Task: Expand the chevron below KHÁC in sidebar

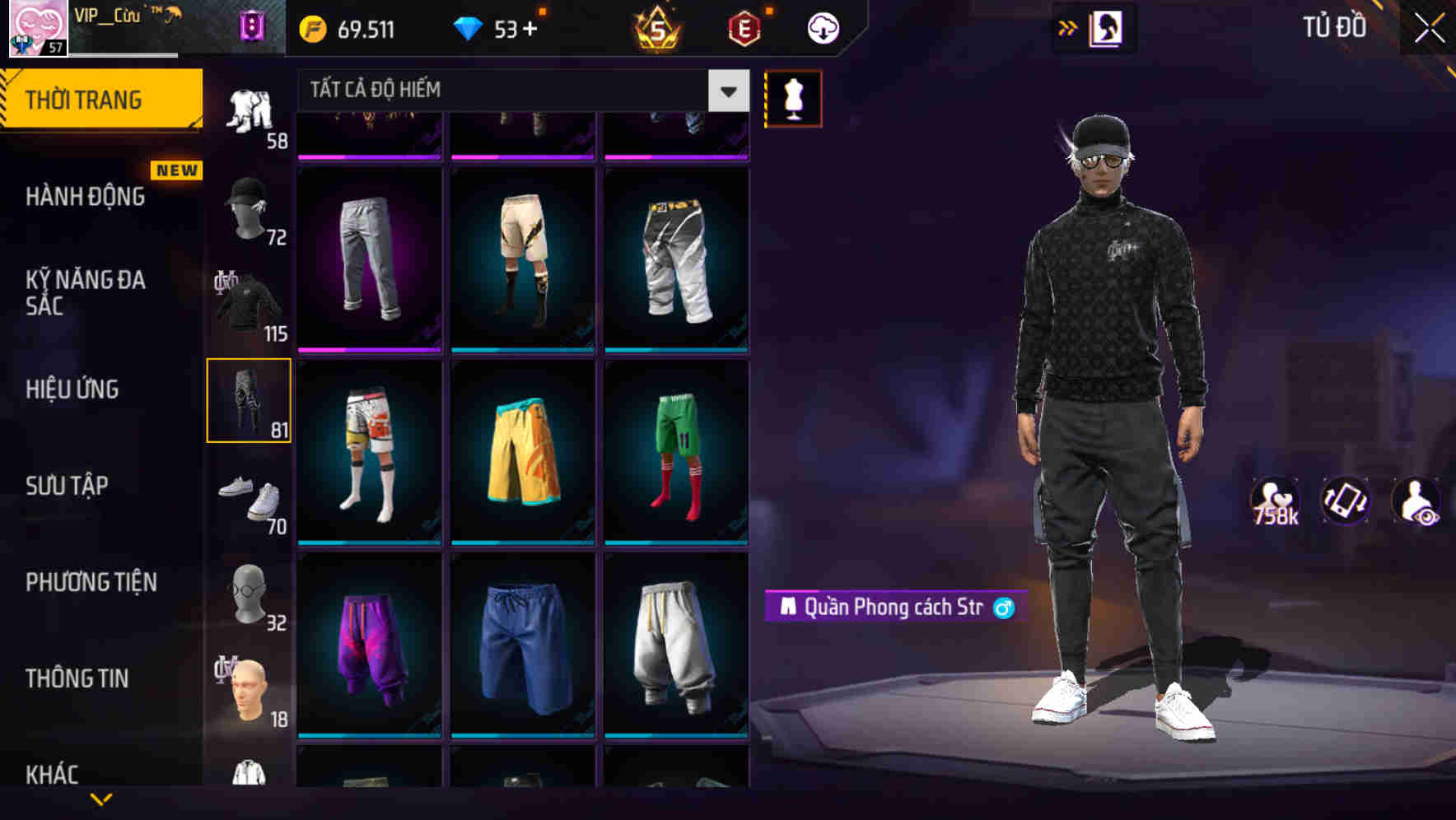Action: [103, 800]
